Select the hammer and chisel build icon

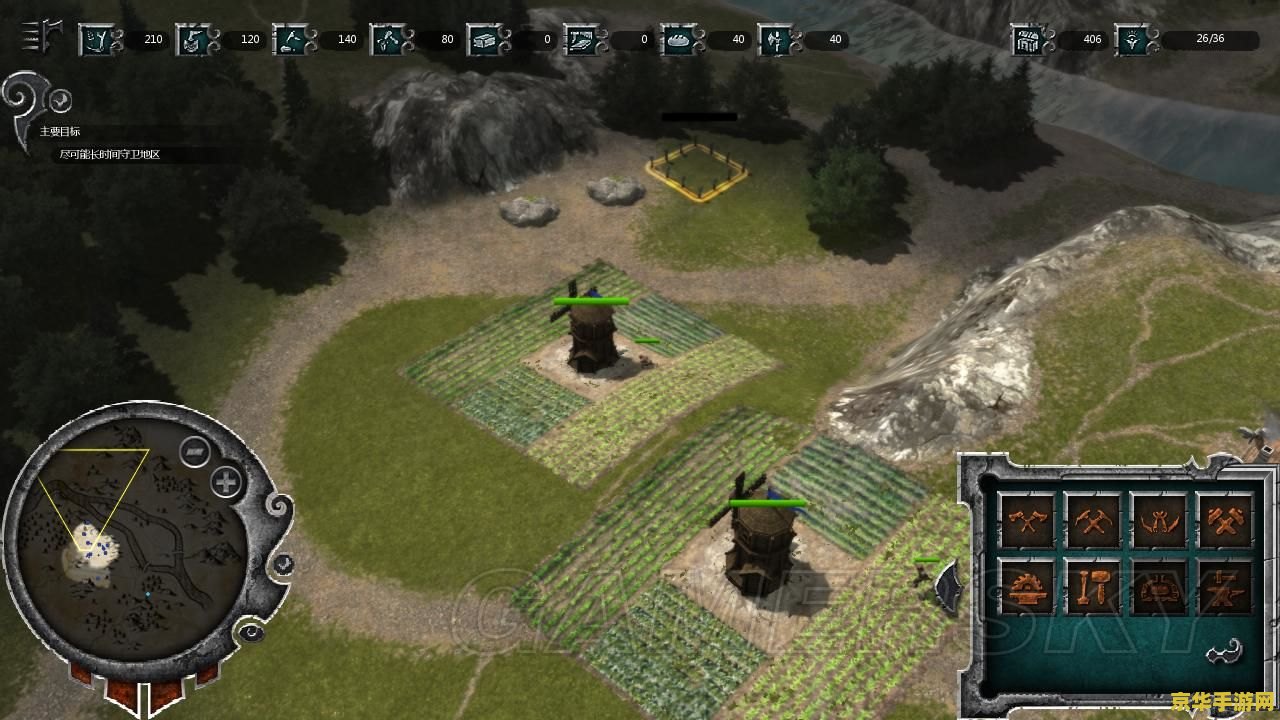[x=1092, y=587]
